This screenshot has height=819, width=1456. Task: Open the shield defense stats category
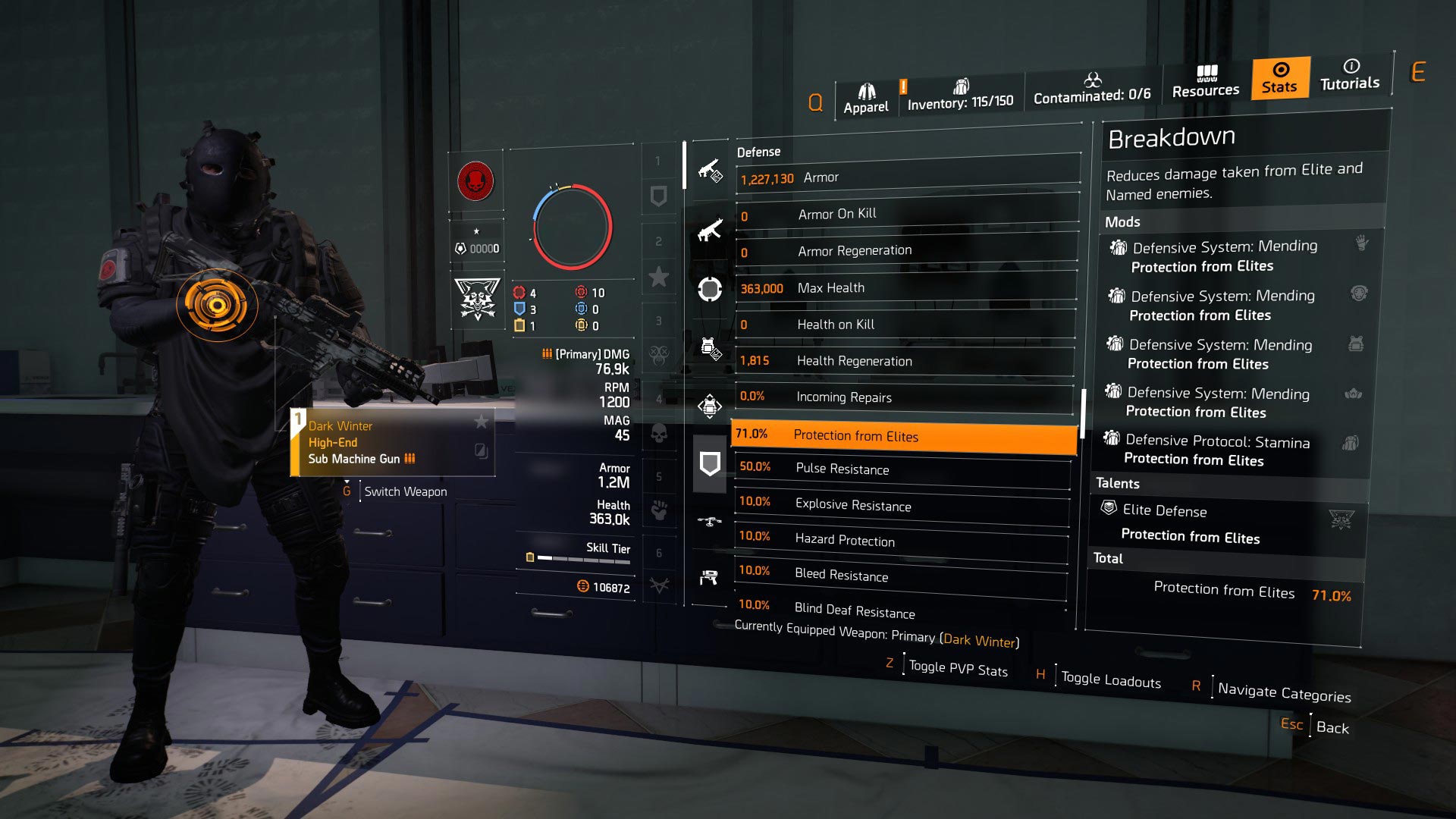coord(710,463)
